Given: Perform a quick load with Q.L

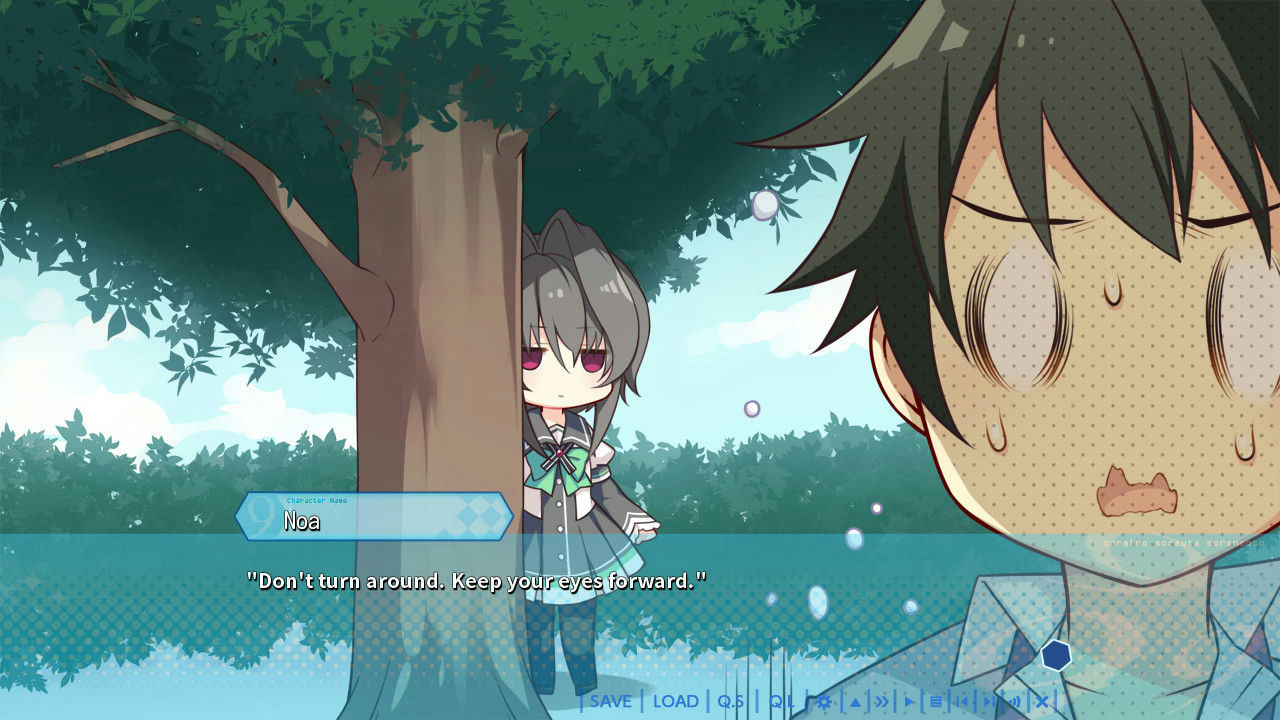Looking at the screenshot, I should point(783,703).
